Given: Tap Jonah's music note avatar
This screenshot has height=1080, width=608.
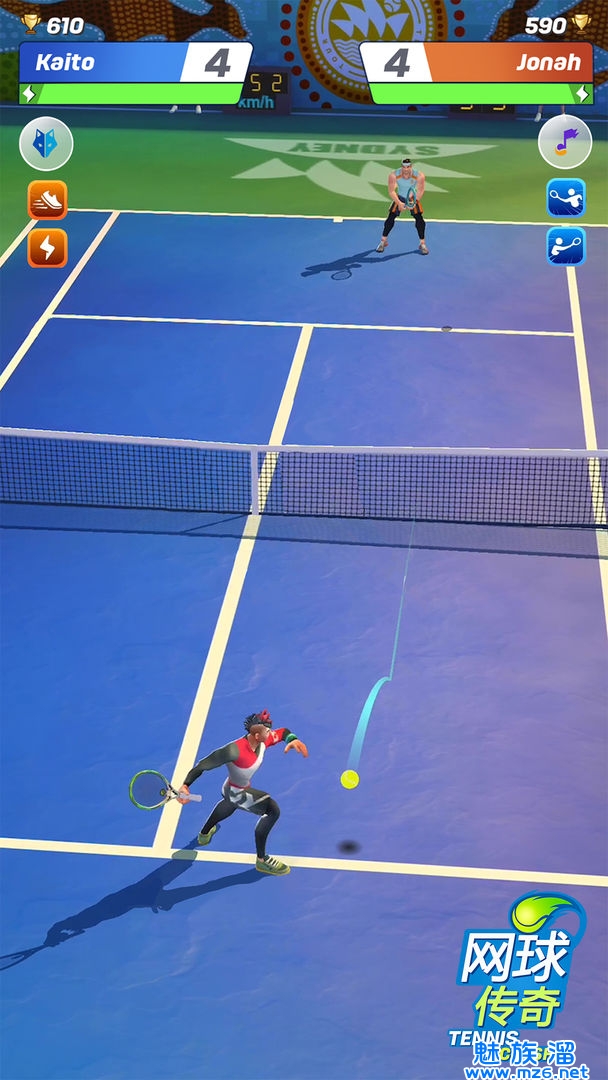Looking at the screenshot, I should coord(565,143).
